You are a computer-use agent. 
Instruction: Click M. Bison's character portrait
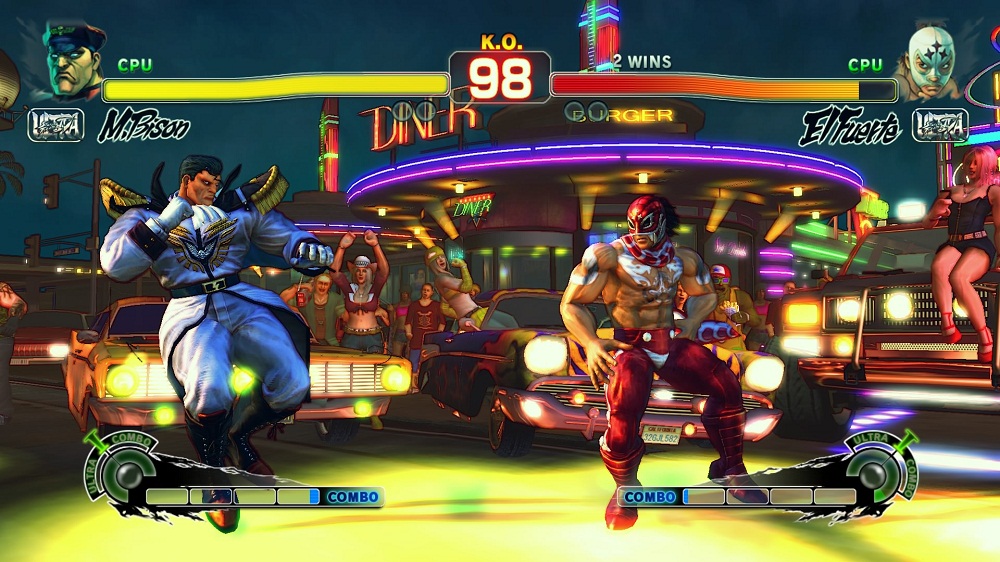[x=73, y=62]
